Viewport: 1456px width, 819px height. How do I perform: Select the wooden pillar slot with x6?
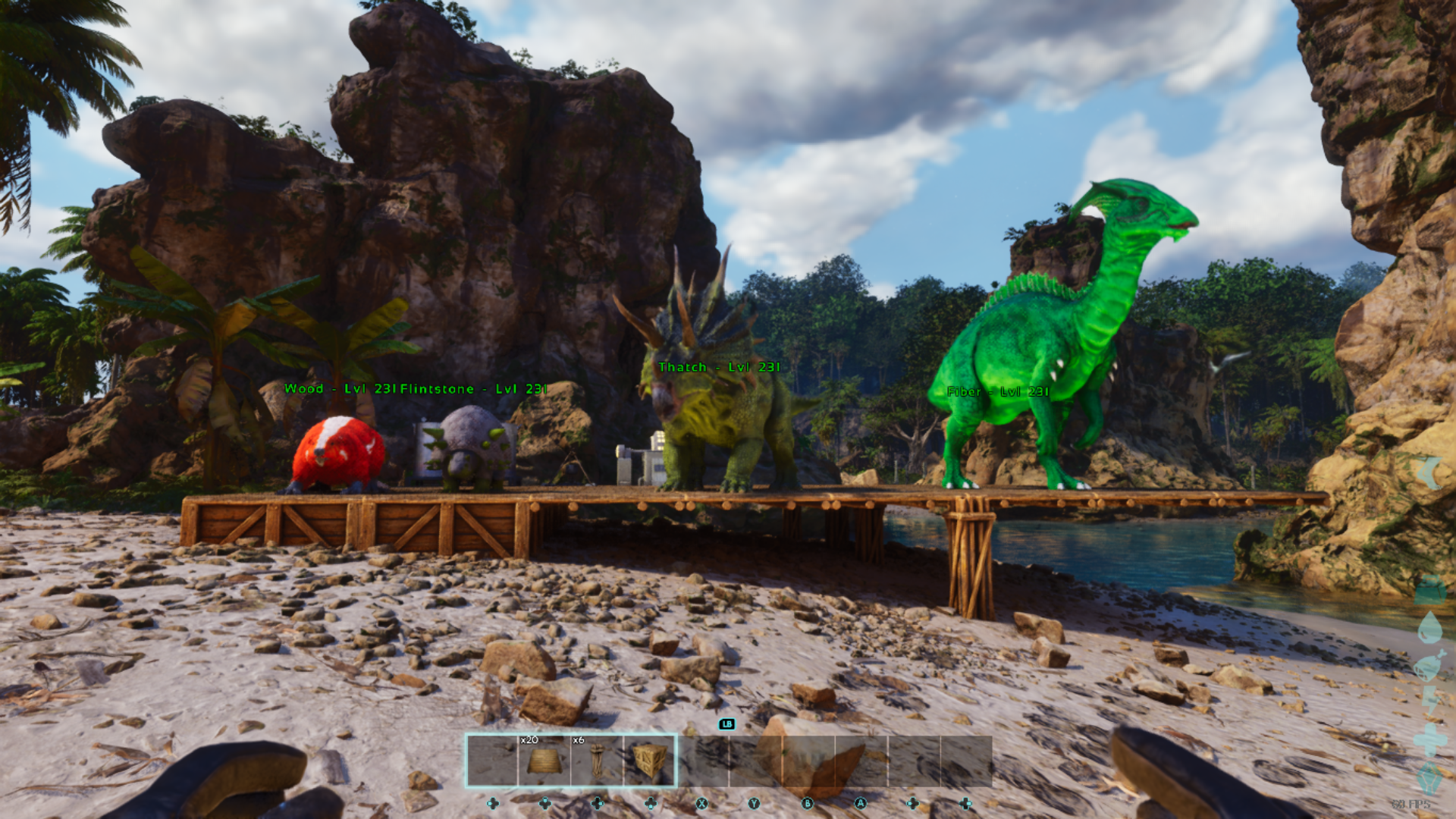597,760
